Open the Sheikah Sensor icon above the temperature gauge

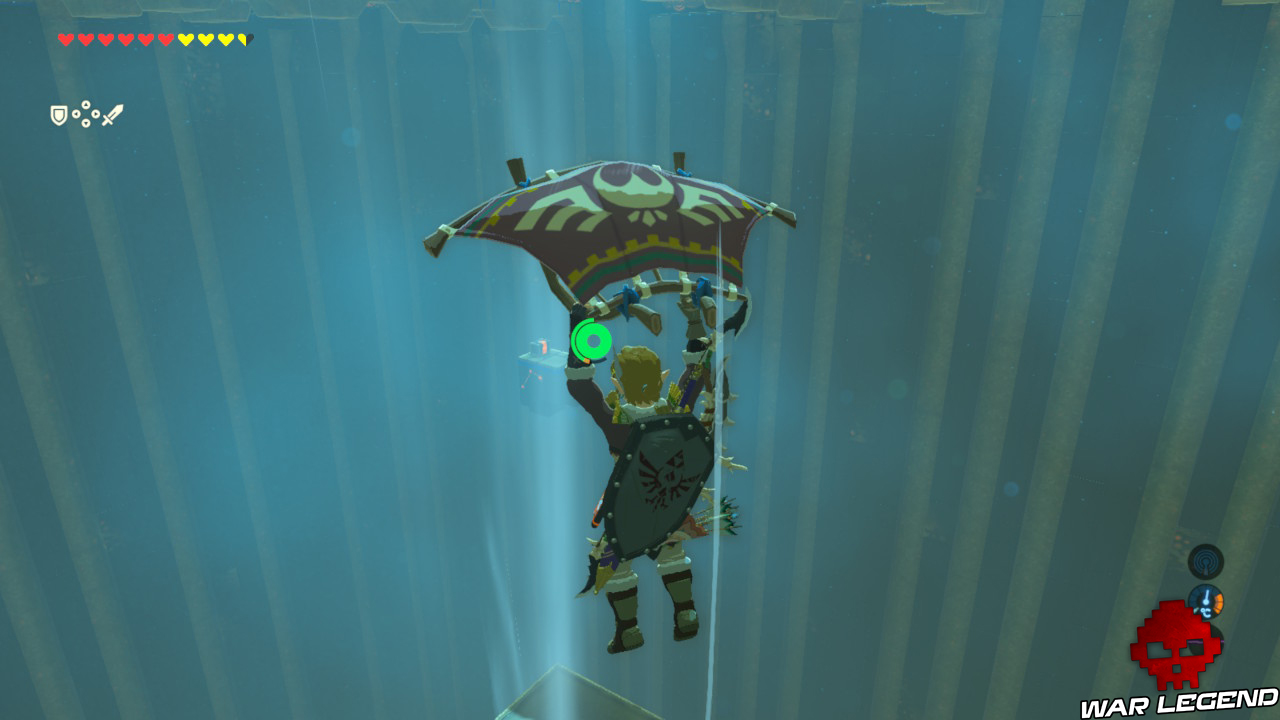1205,562
